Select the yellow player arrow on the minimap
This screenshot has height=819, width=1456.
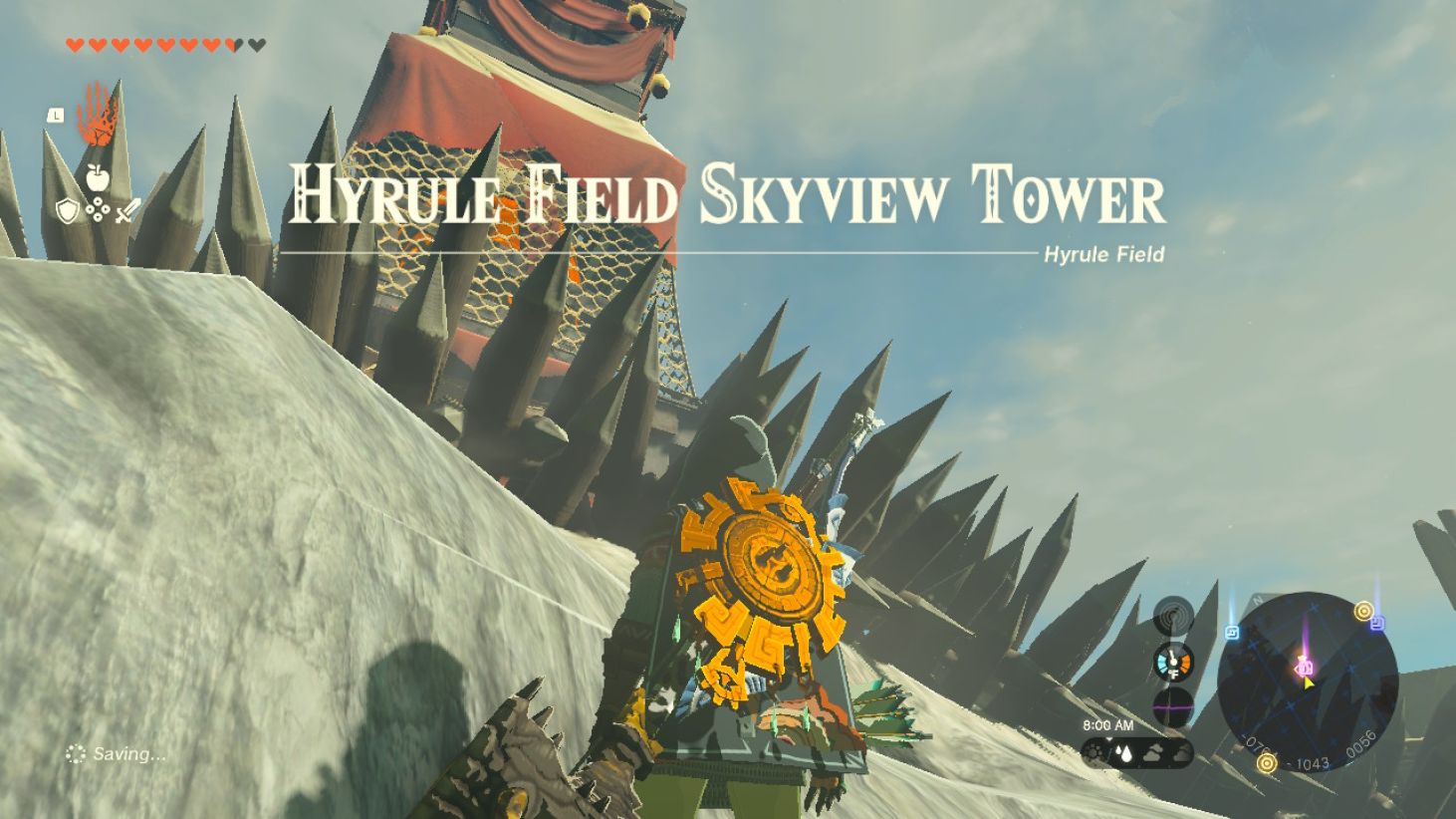tap(1308, 683)
